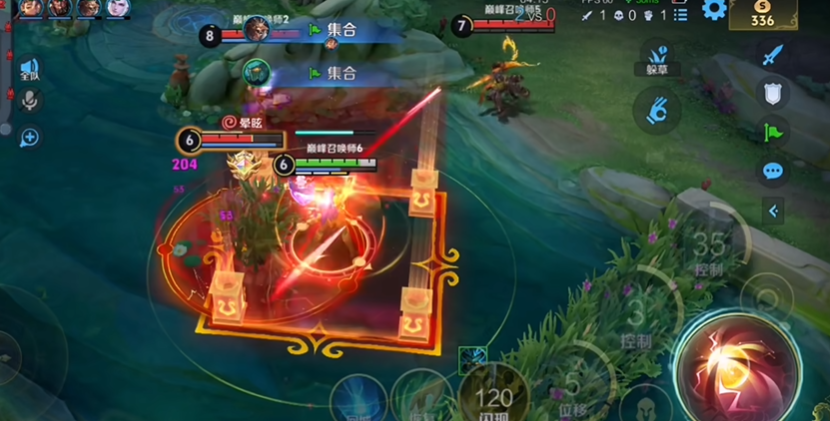Toggle the muted microphone button
The height and width of the screenshot is (421, 830).
point(29,100)
